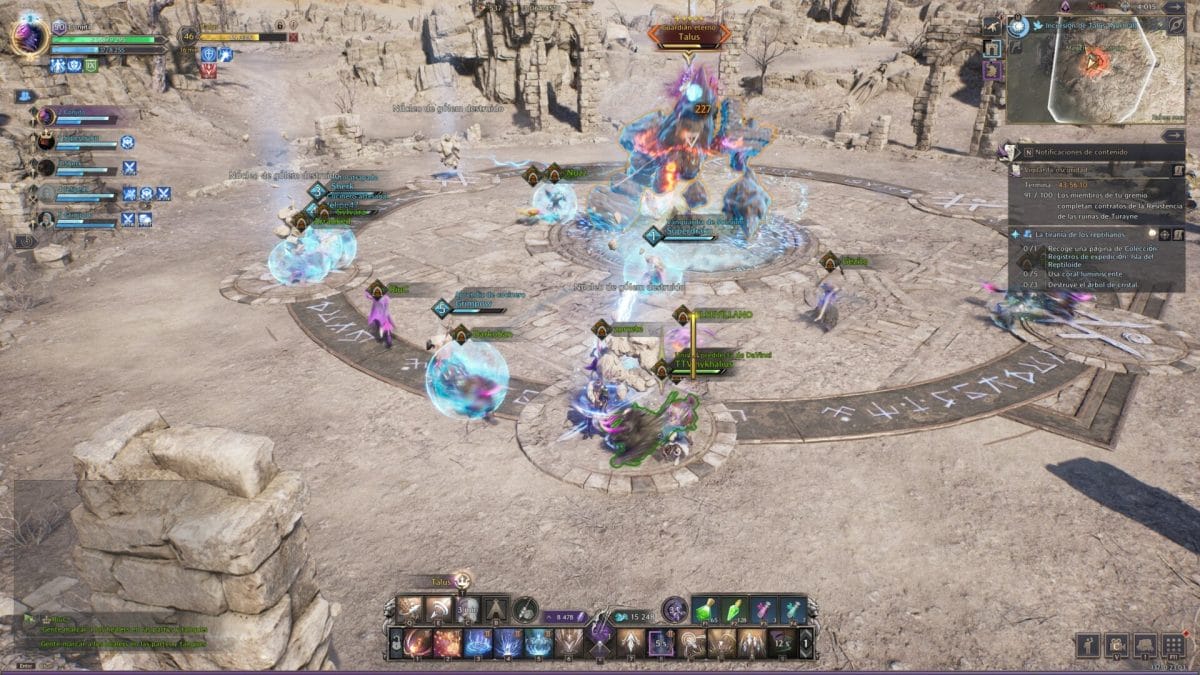This screenshot has width=1200, height=675.
Task: Use the green potion in the quick slot
Action: point(705,610)
